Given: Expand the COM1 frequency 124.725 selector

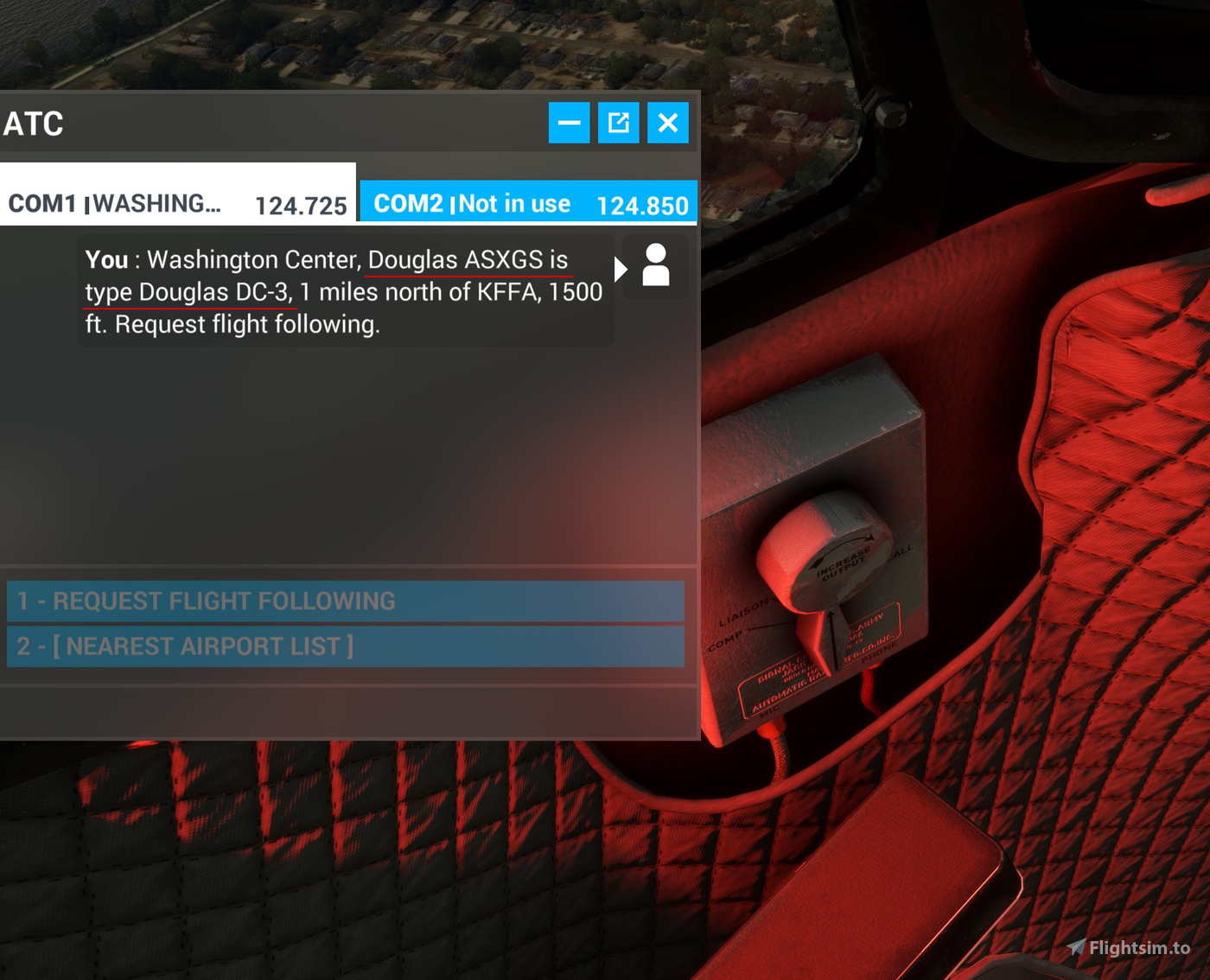Looking at the screenshot, I should pos(301,203).
